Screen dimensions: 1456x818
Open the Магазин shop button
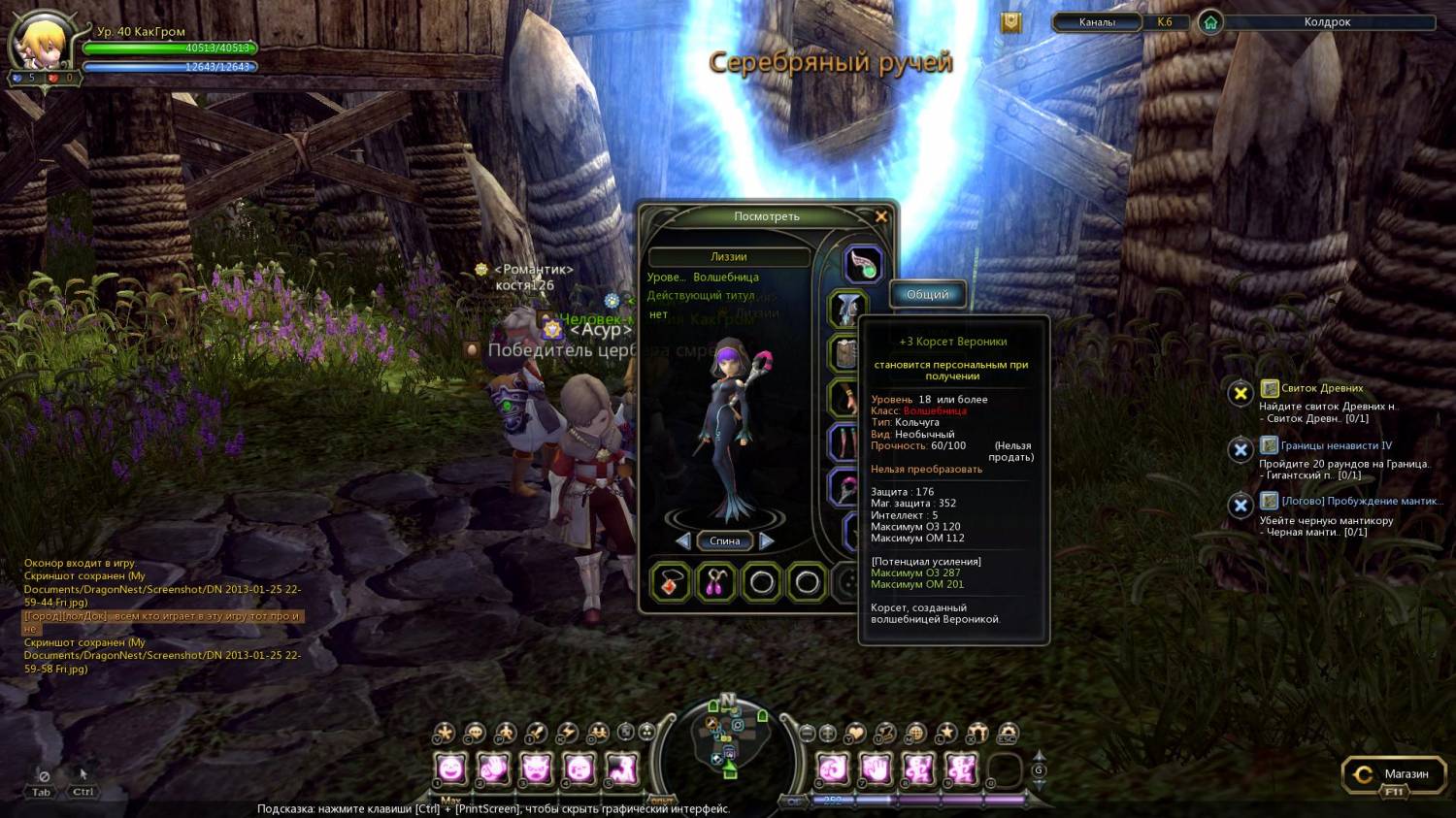pos(1393,774)
